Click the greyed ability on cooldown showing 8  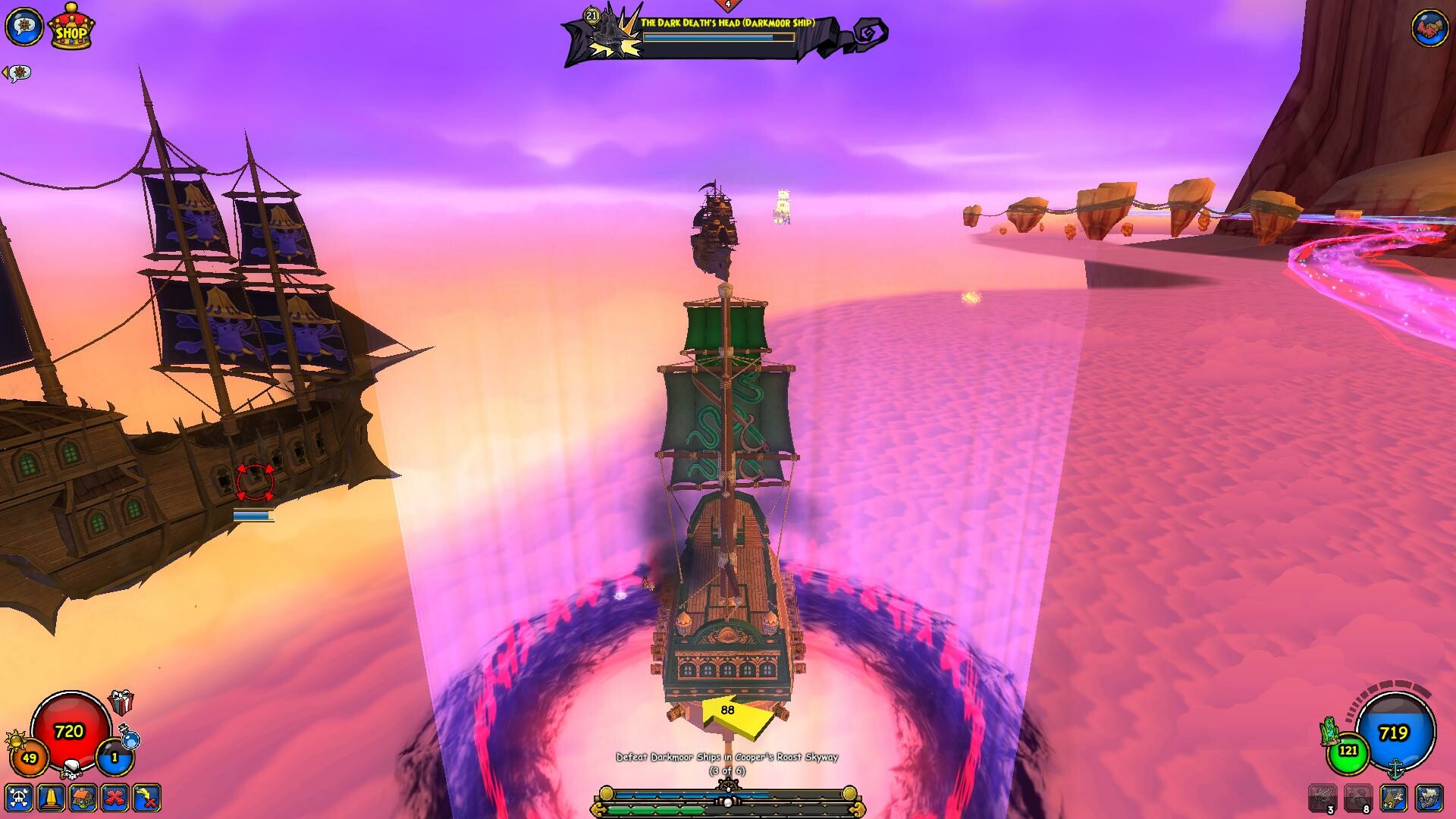[x=1358, y=796]
